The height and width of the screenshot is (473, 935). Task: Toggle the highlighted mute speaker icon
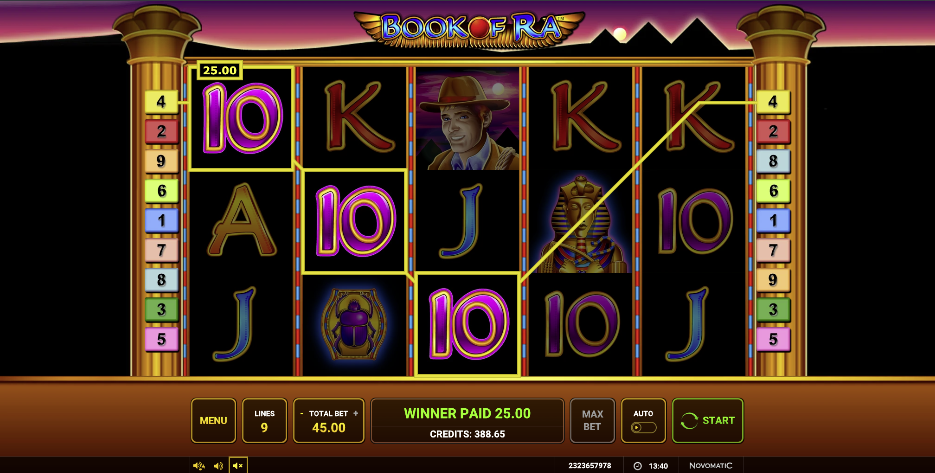click(238, 465)
